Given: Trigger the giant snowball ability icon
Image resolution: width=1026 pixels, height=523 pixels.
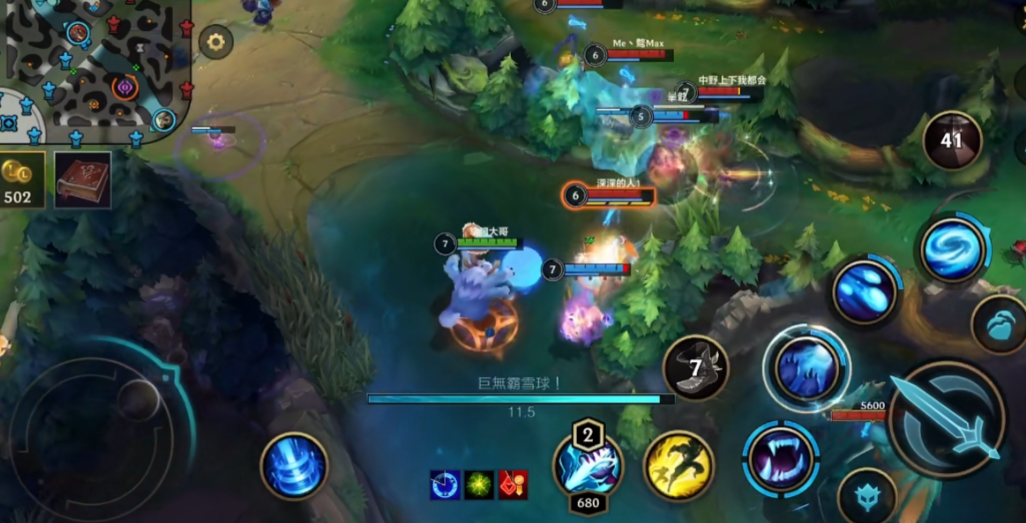Looking at the screenshot, I should click(x=806, y=367).
